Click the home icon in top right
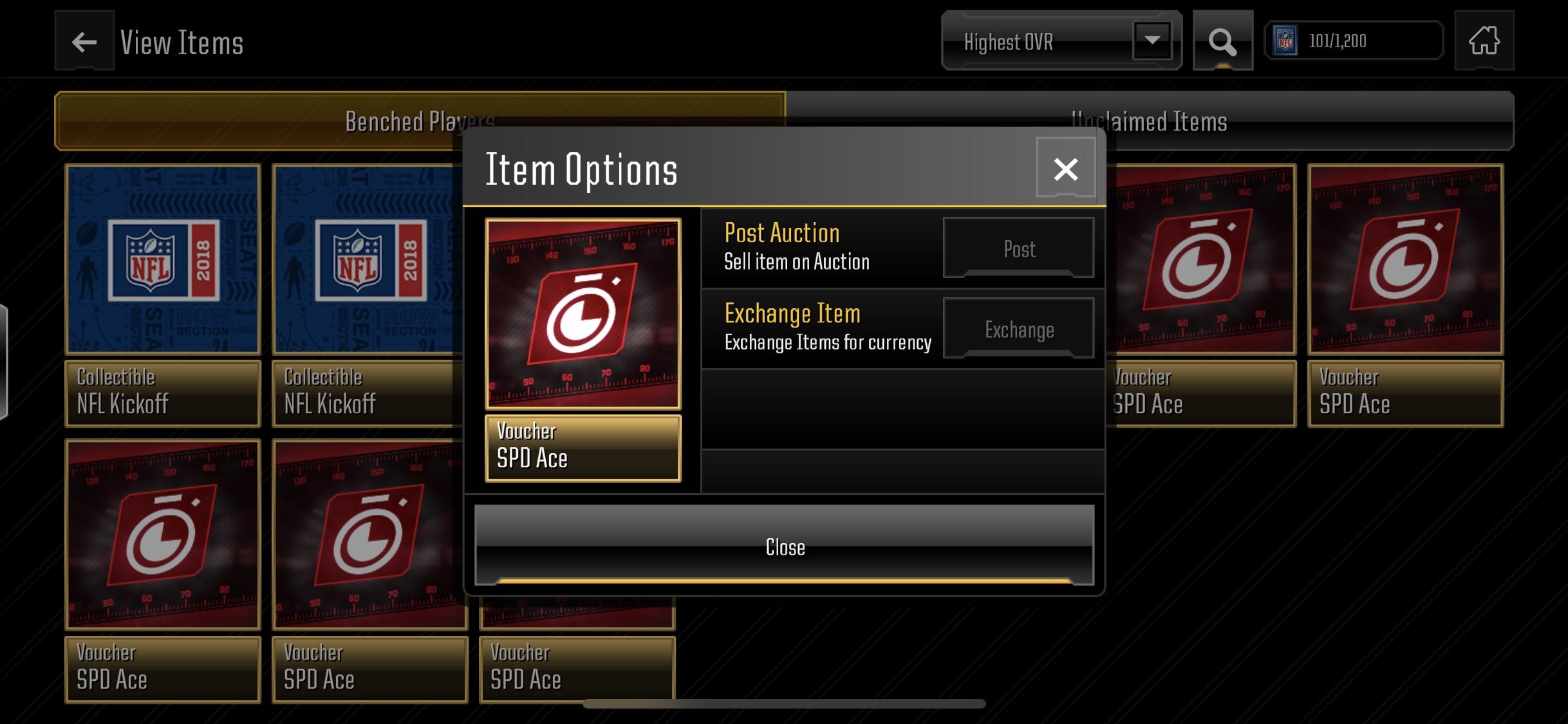1568x724 pixels. 1483,41
